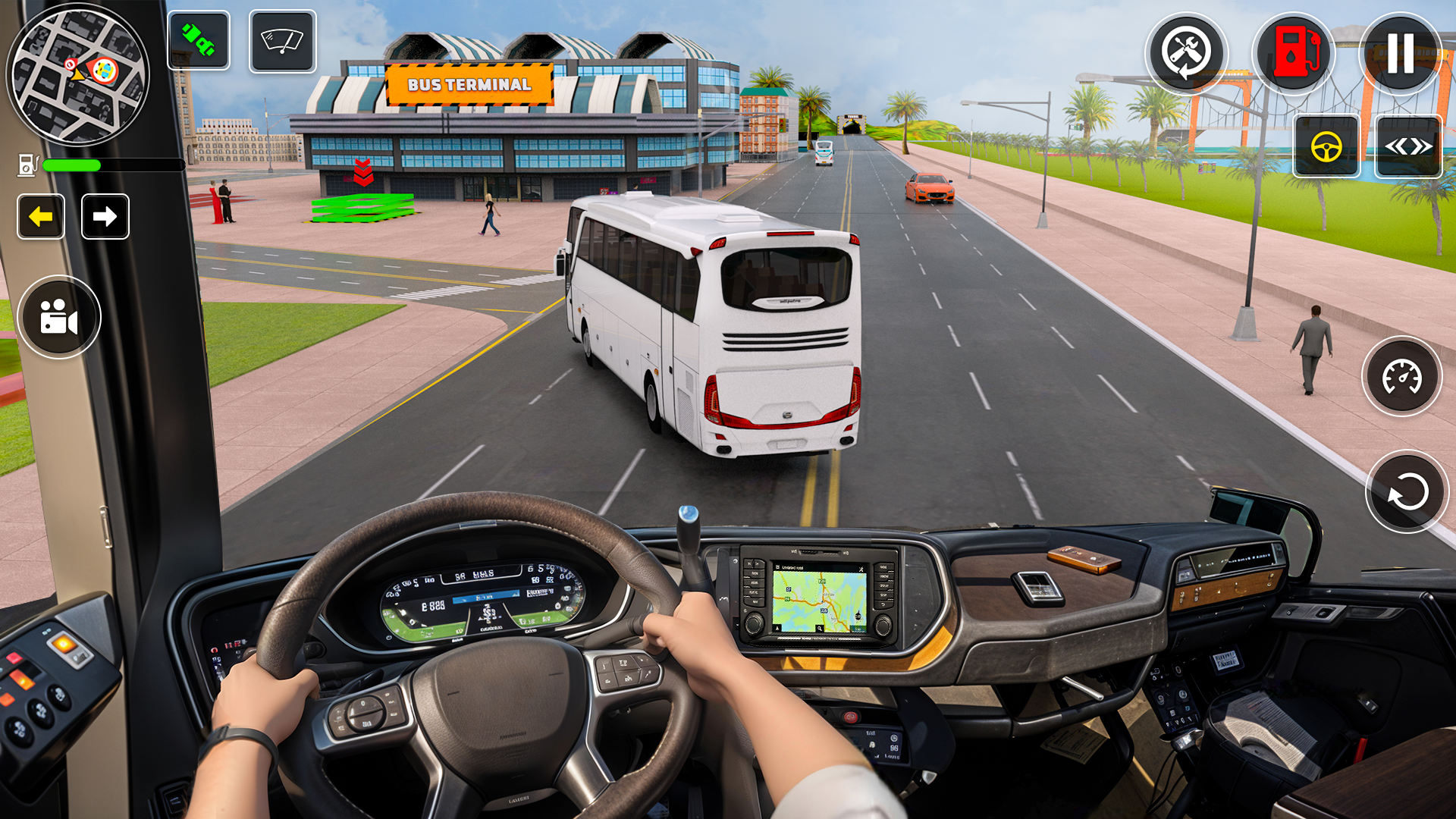Screen dimensions: 1456x819
Task: Click the circular reset arrow button
Action: tap(1407, 493)
